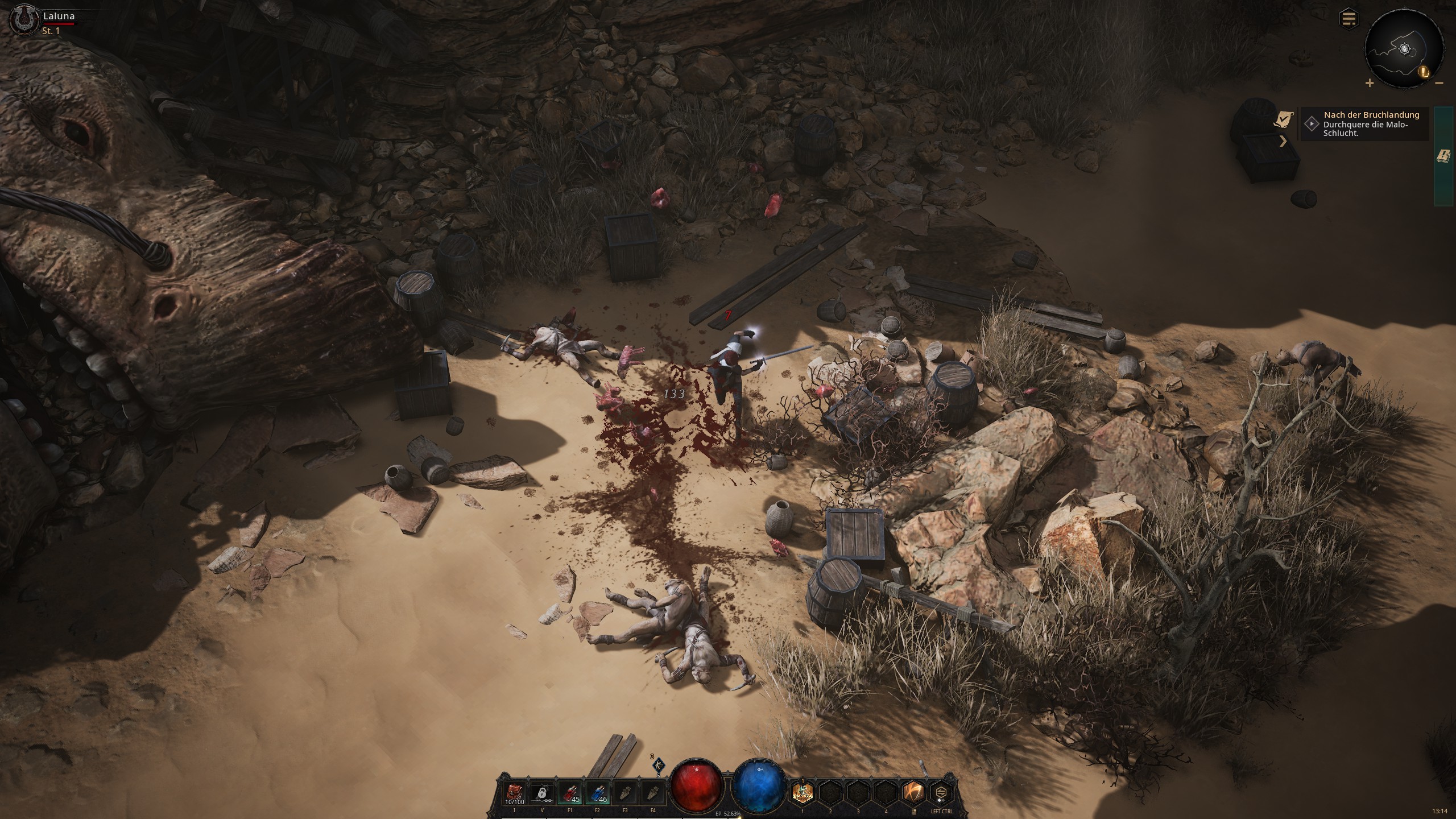The width and height of the screenshot is (1456, 819).
Task: Open the quest scroll checkmark icon
Action: click(1283, 119)
